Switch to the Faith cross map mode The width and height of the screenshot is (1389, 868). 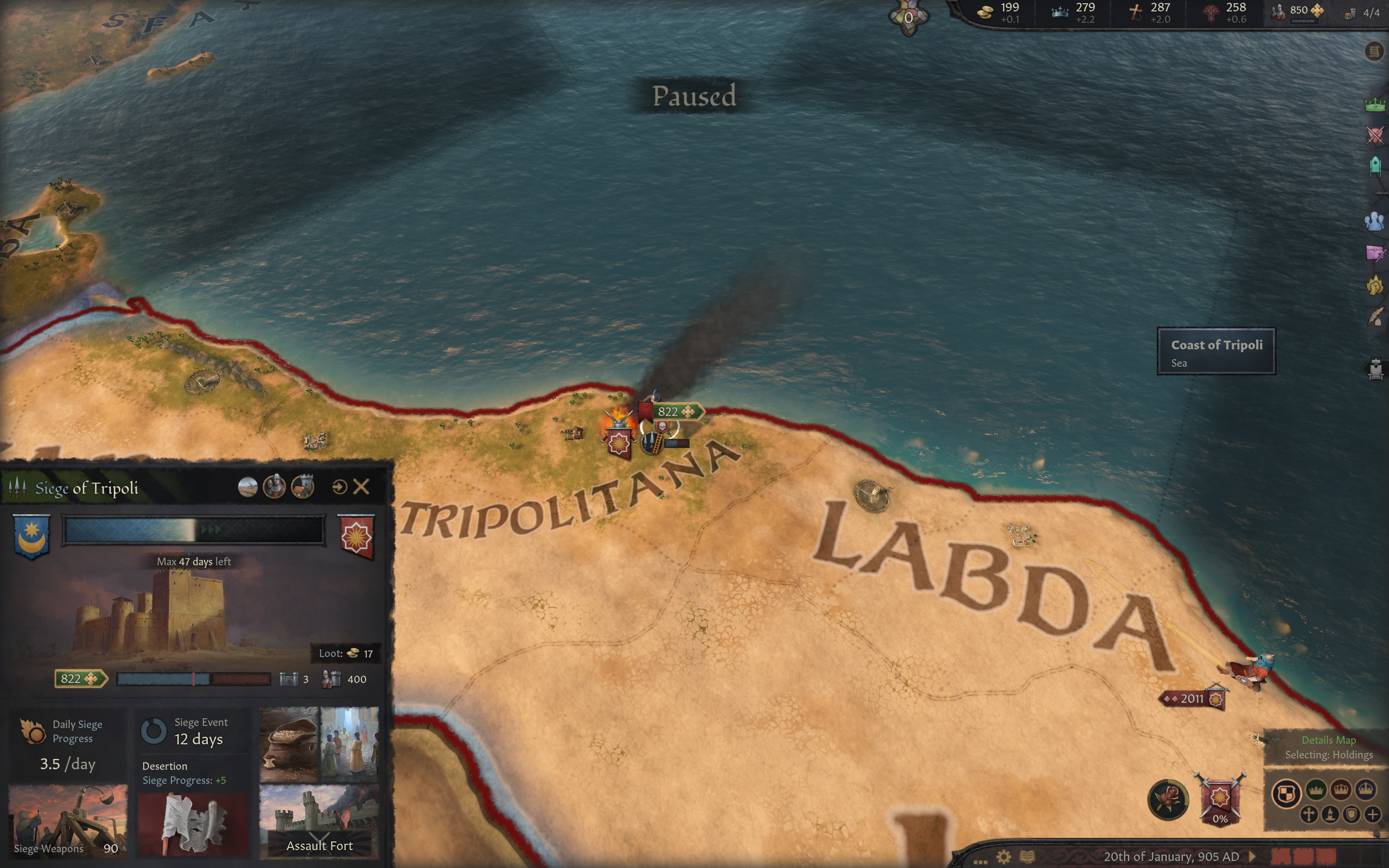click(x=1308, y=816)
